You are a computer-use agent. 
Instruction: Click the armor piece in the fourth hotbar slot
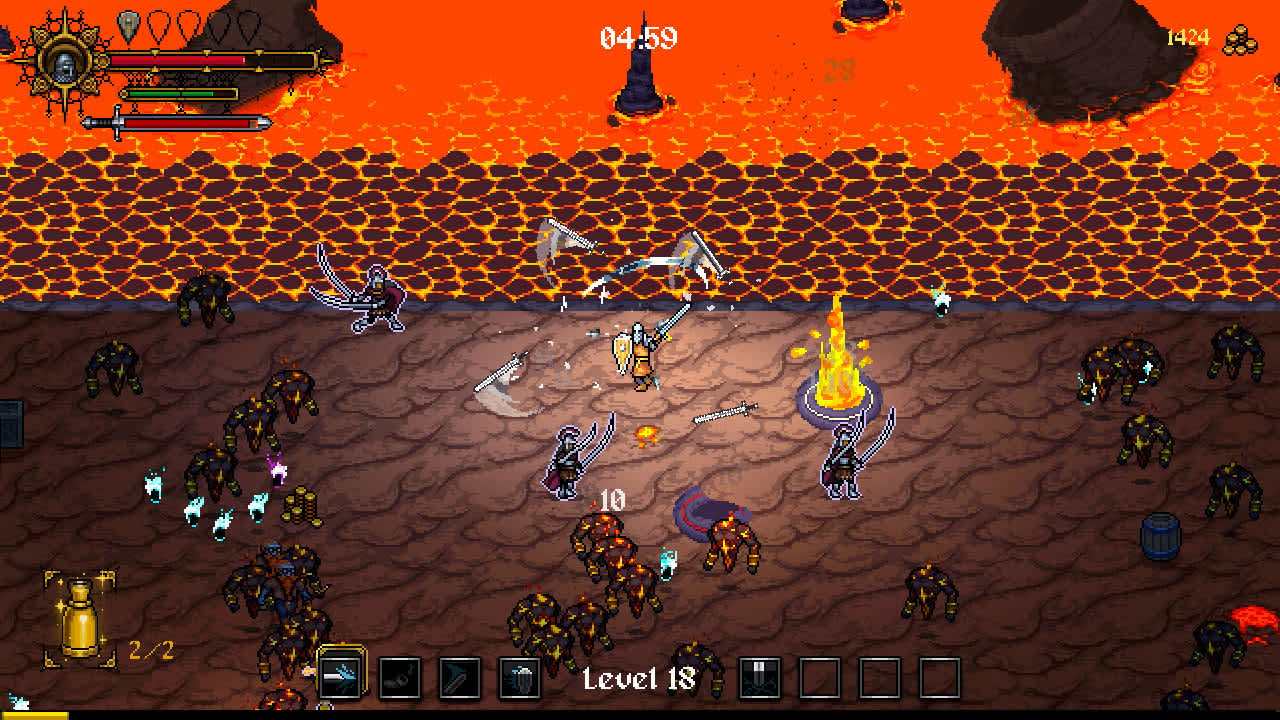518,675
